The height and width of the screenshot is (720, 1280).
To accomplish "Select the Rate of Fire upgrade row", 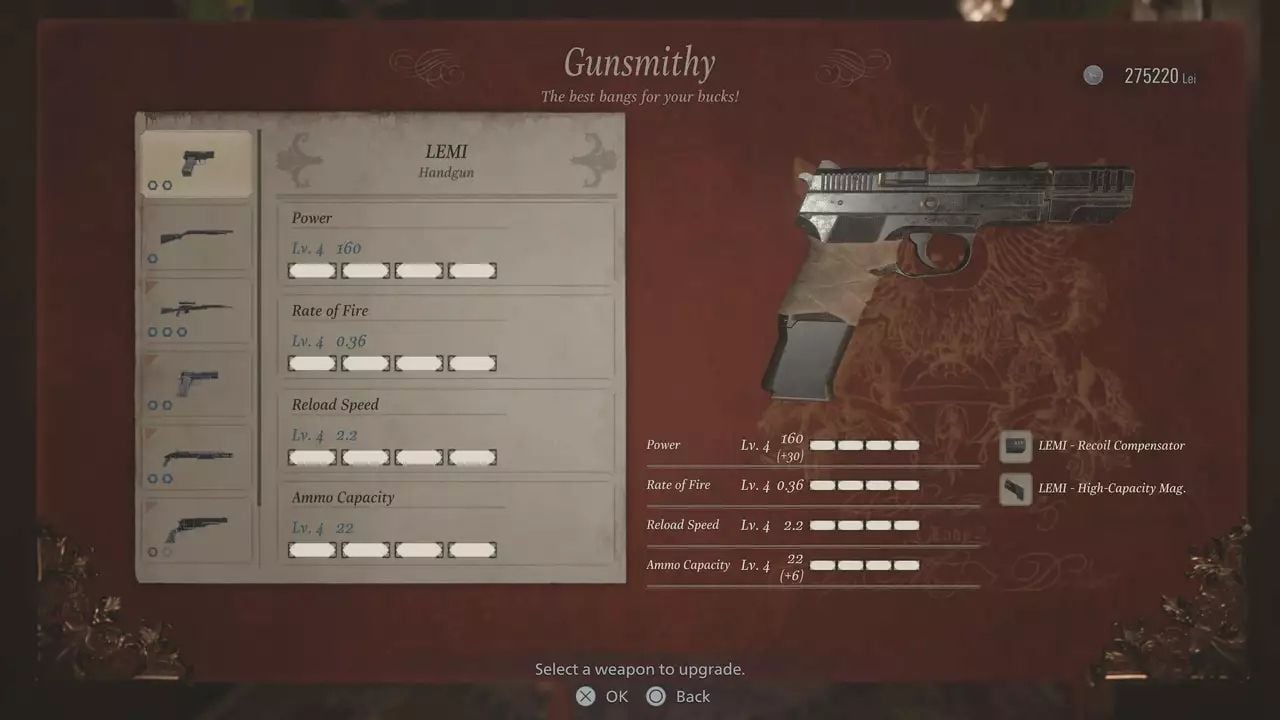I will 445,338.
